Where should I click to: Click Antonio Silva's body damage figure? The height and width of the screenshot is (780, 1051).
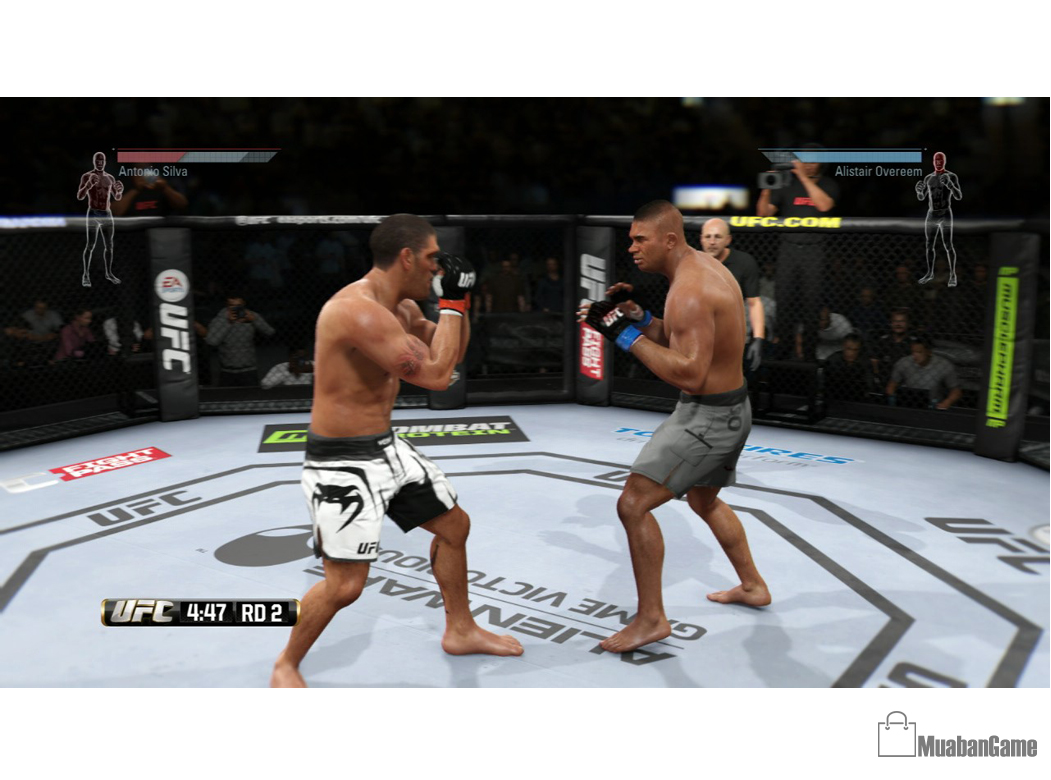tap(99, 217)
